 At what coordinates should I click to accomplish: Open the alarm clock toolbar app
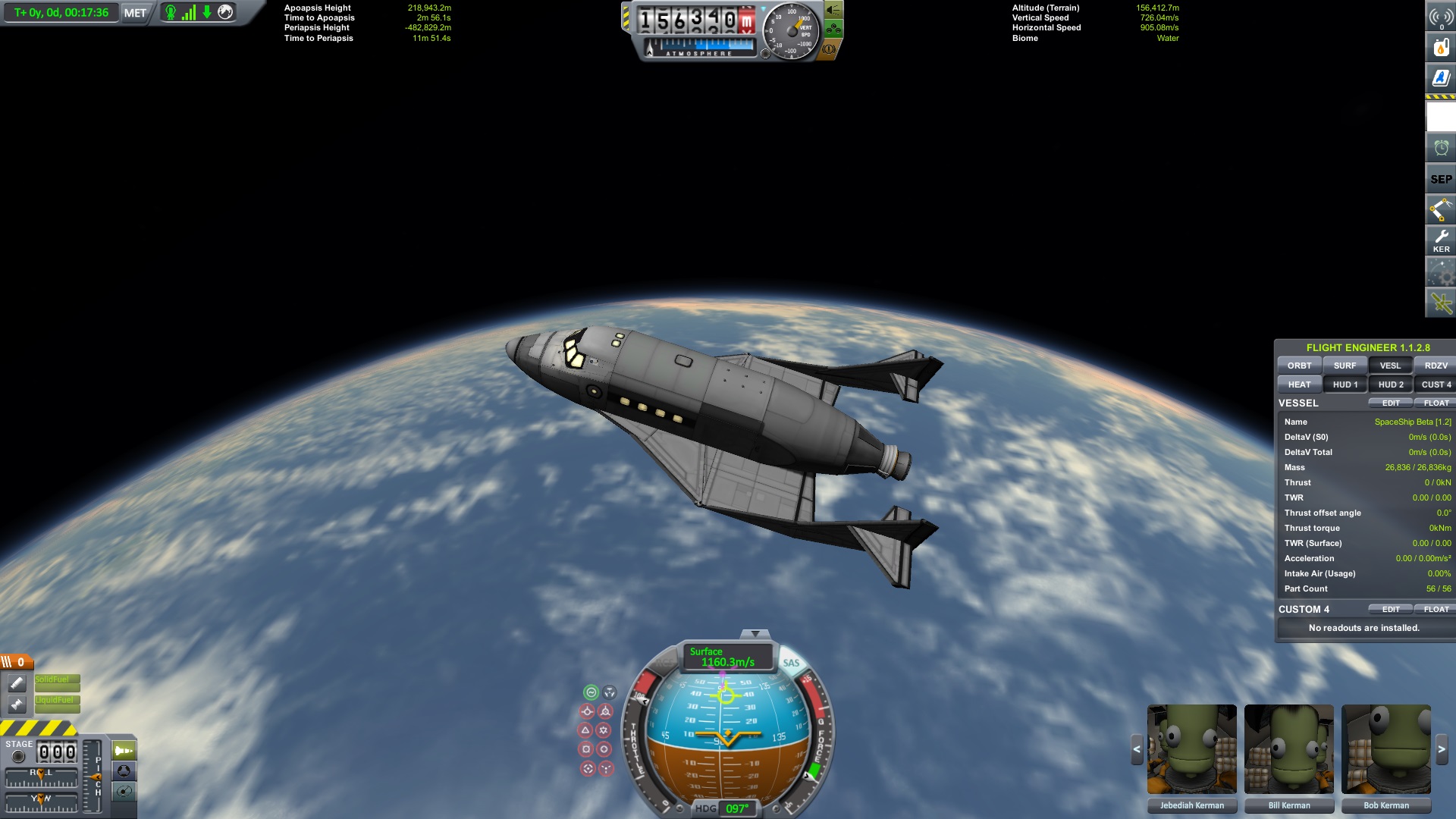click(1441, 148)
